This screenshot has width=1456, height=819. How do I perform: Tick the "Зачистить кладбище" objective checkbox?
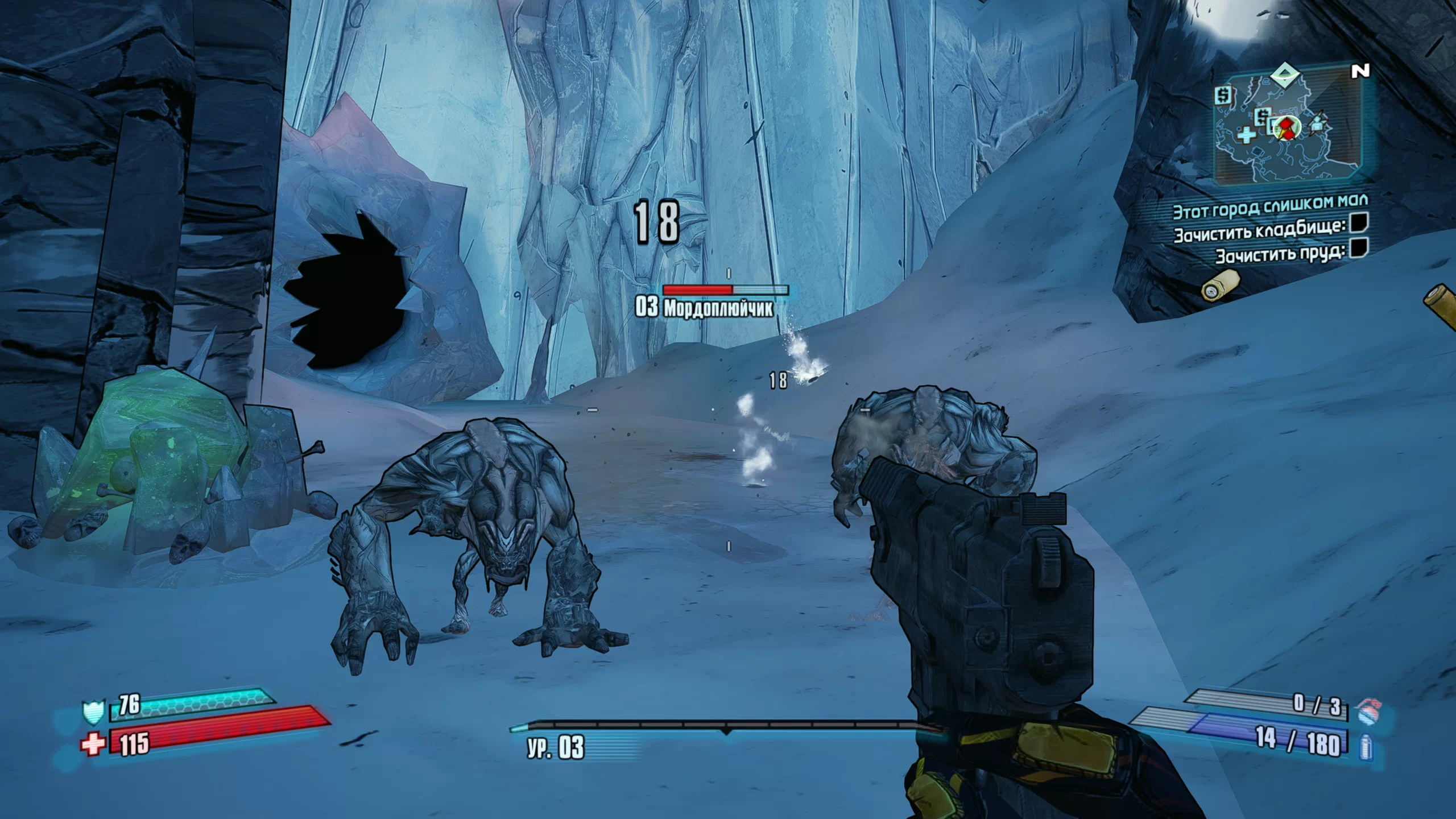point(1359,223)
